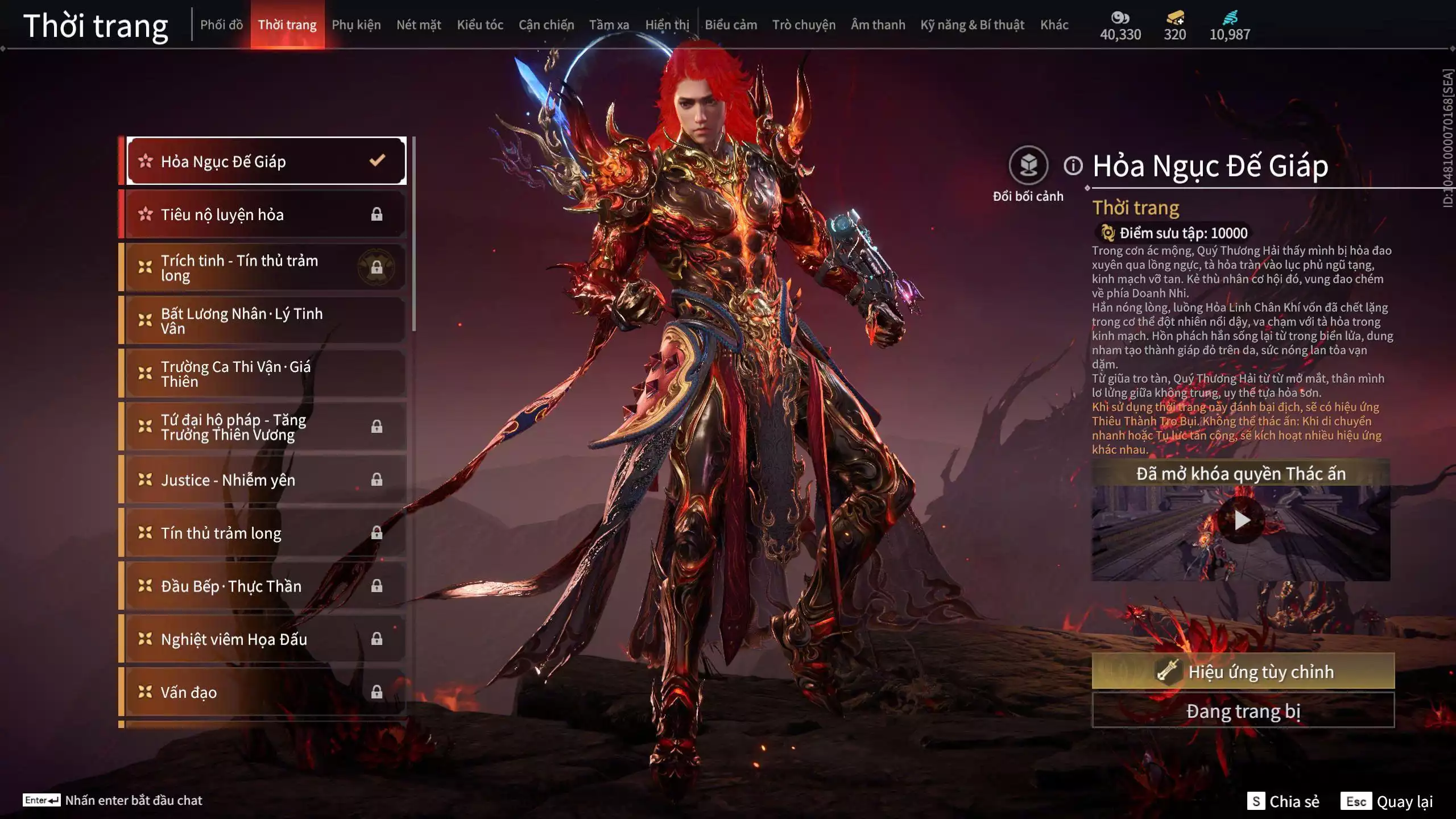The height and width of the screenshot is (819, 1456).
Task: Switch to the Biểu cảm tab
Action: pyautogui.click(x=731, y=25)
